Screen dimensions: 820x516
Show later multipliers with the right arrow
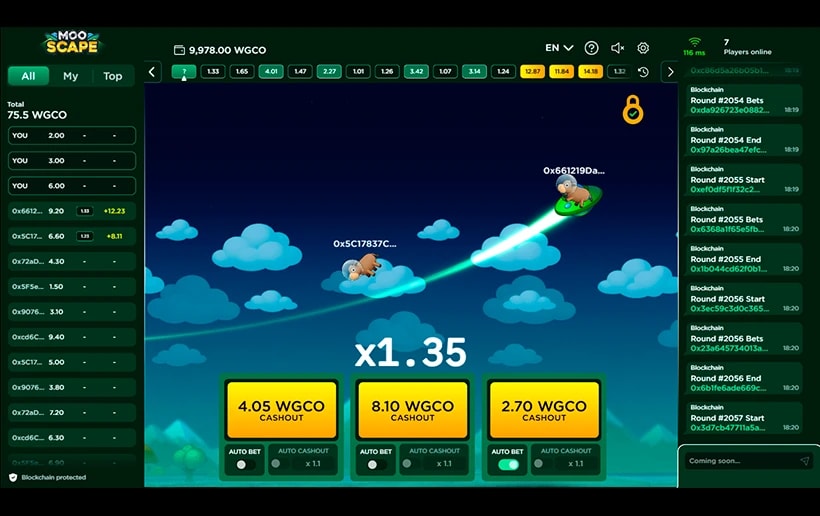coord(669,72)
